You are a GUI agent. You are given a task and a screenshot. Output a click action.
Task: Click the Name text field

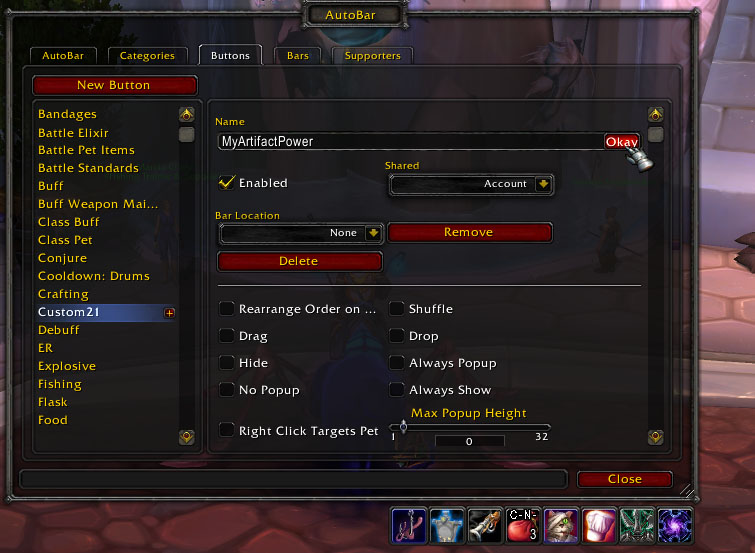pyautogui.click(x=410, y=142)
